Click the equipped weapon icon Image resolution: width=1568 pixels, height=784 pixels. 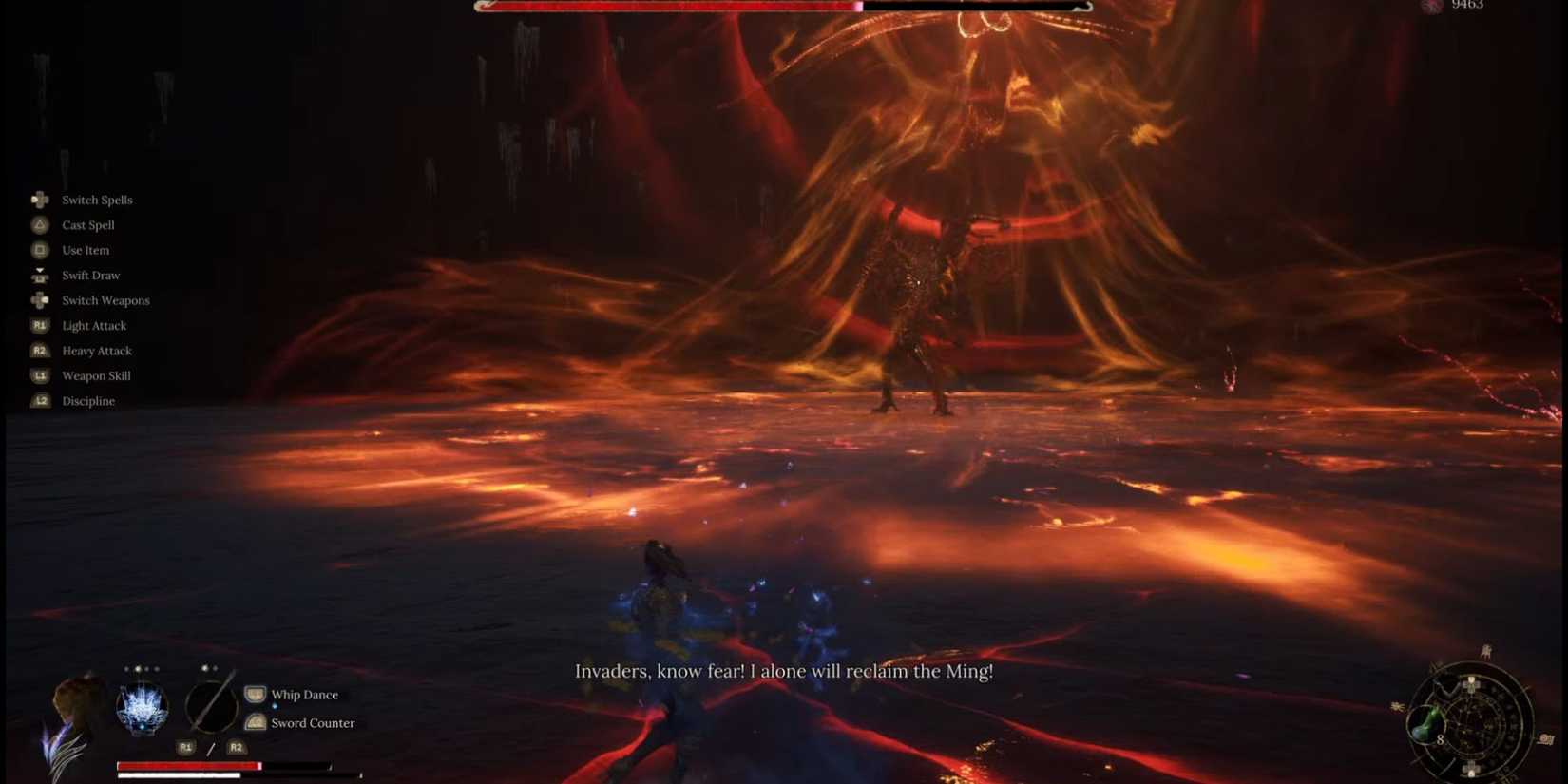tap(211, 707)
